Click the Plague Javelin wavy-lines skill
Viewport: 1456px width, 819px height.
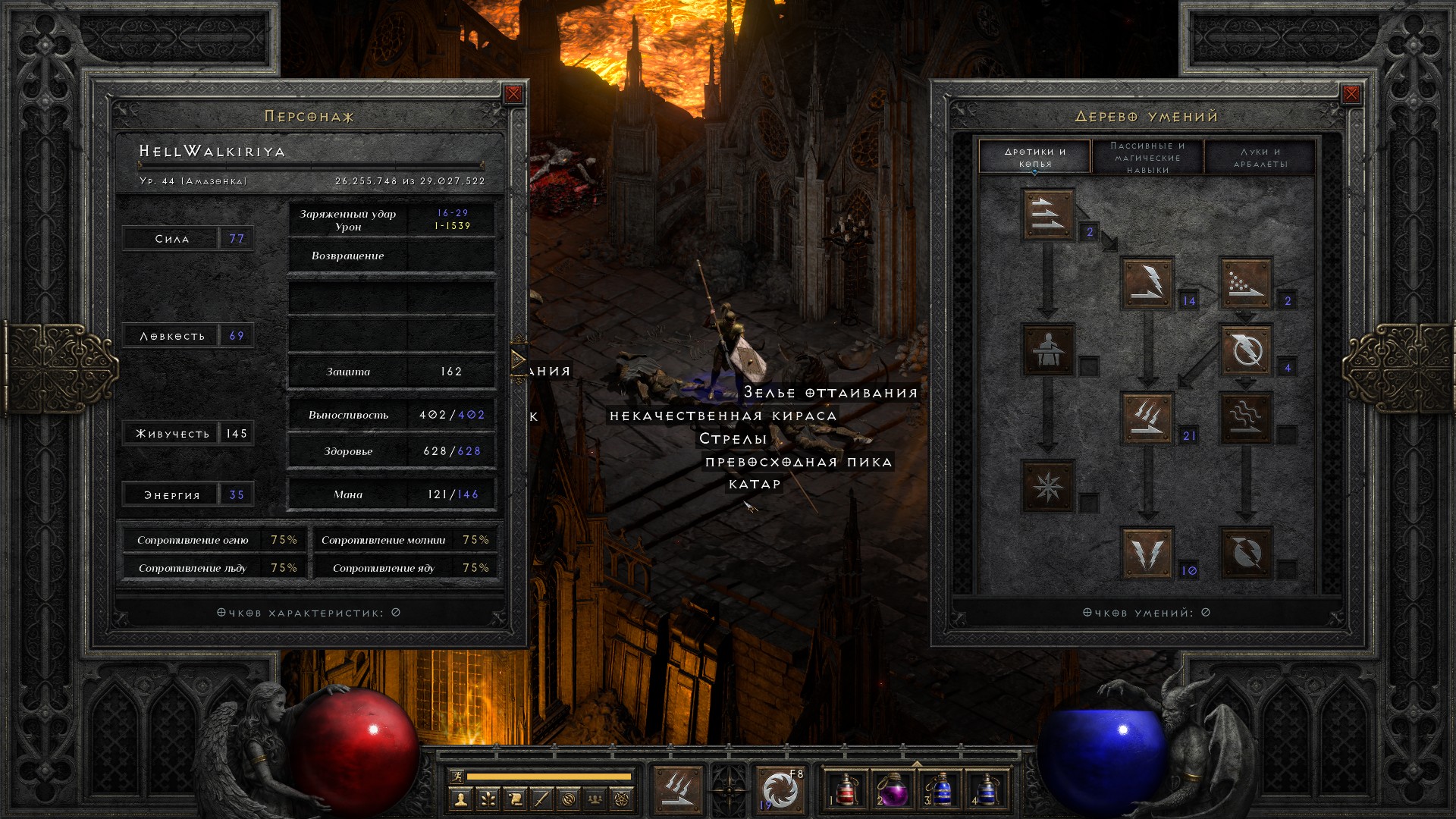click(x=1245, y=418)
